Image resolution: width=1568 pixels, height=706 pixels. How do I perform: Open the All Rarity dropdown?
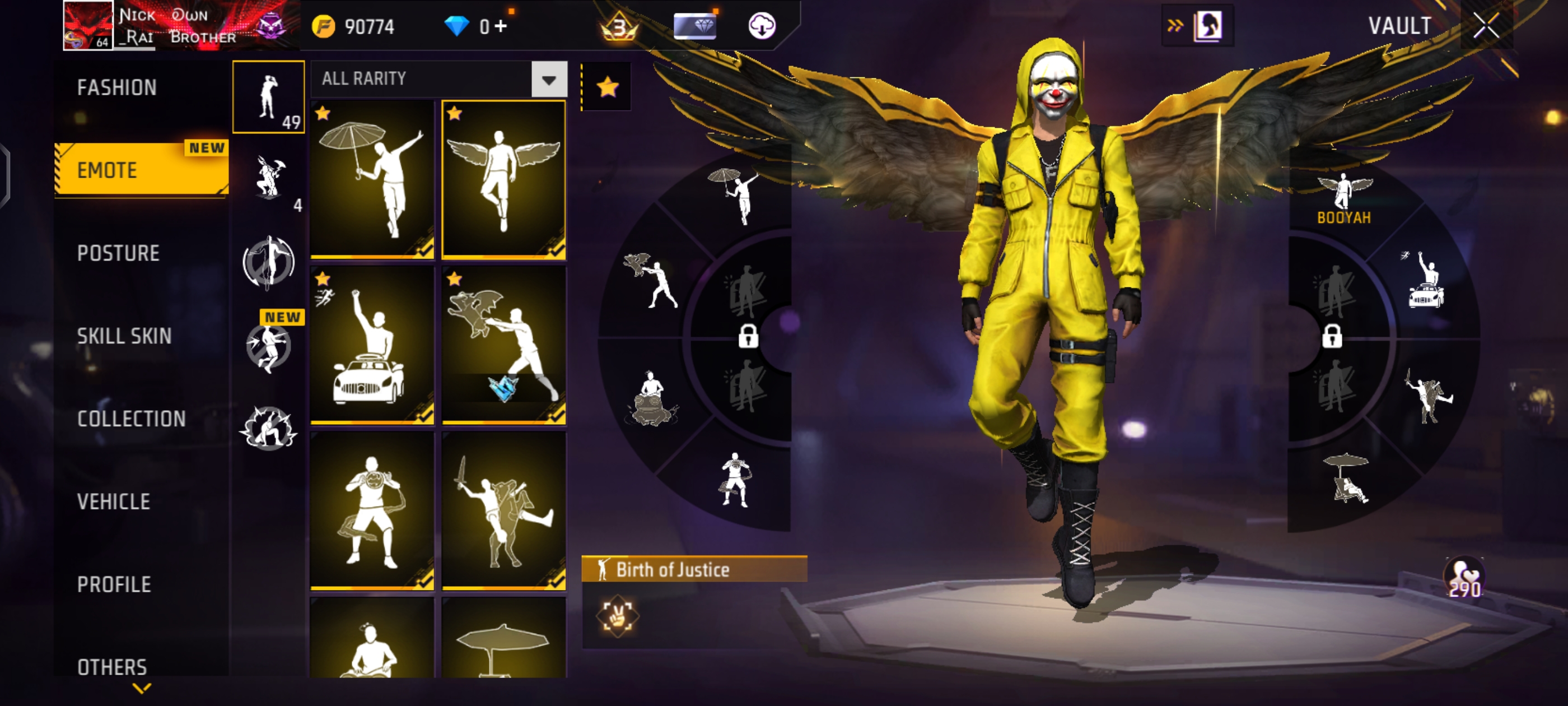(x=548, y=79)
